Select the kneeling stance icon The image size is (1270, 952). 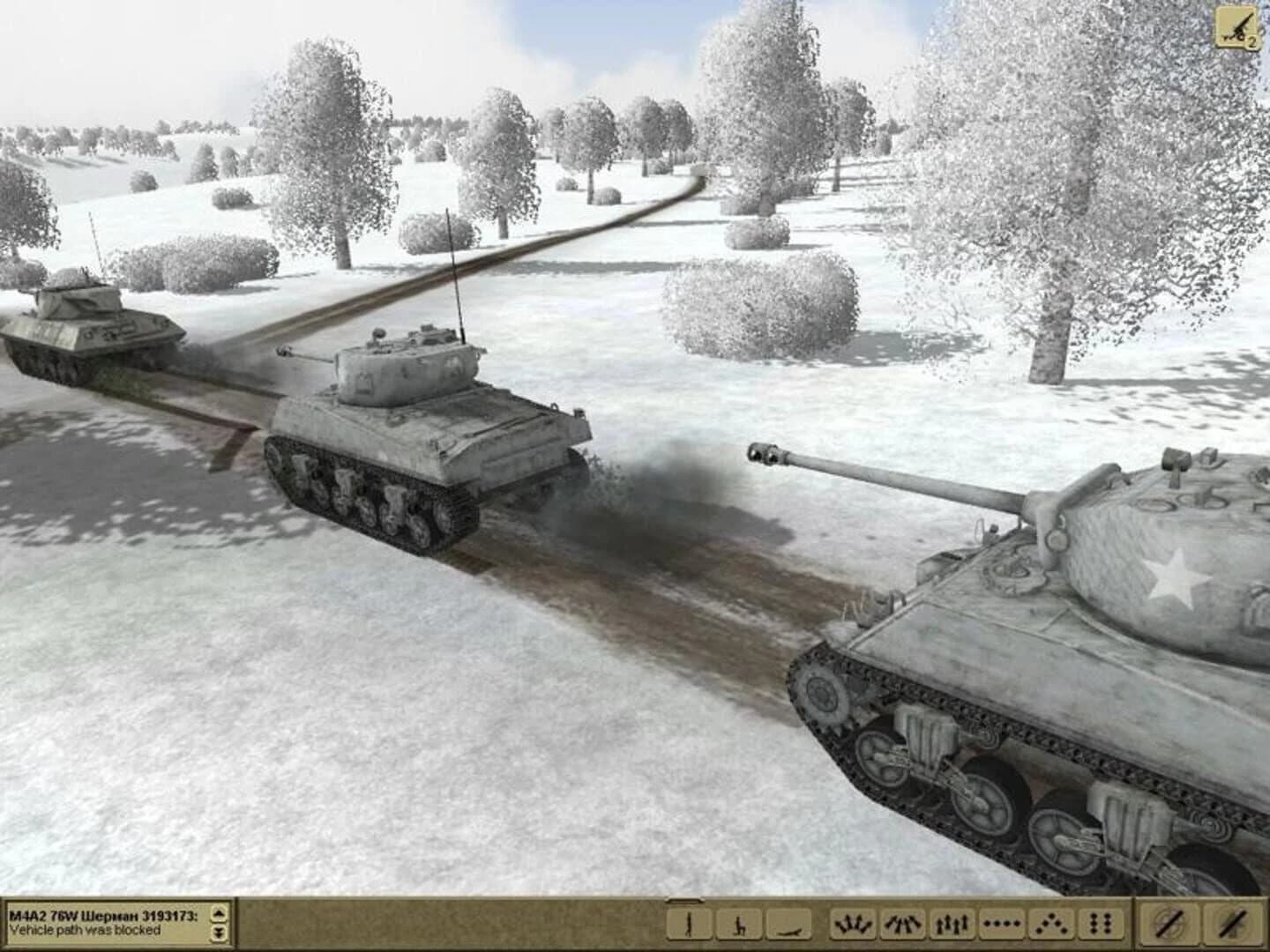[741, 926]
